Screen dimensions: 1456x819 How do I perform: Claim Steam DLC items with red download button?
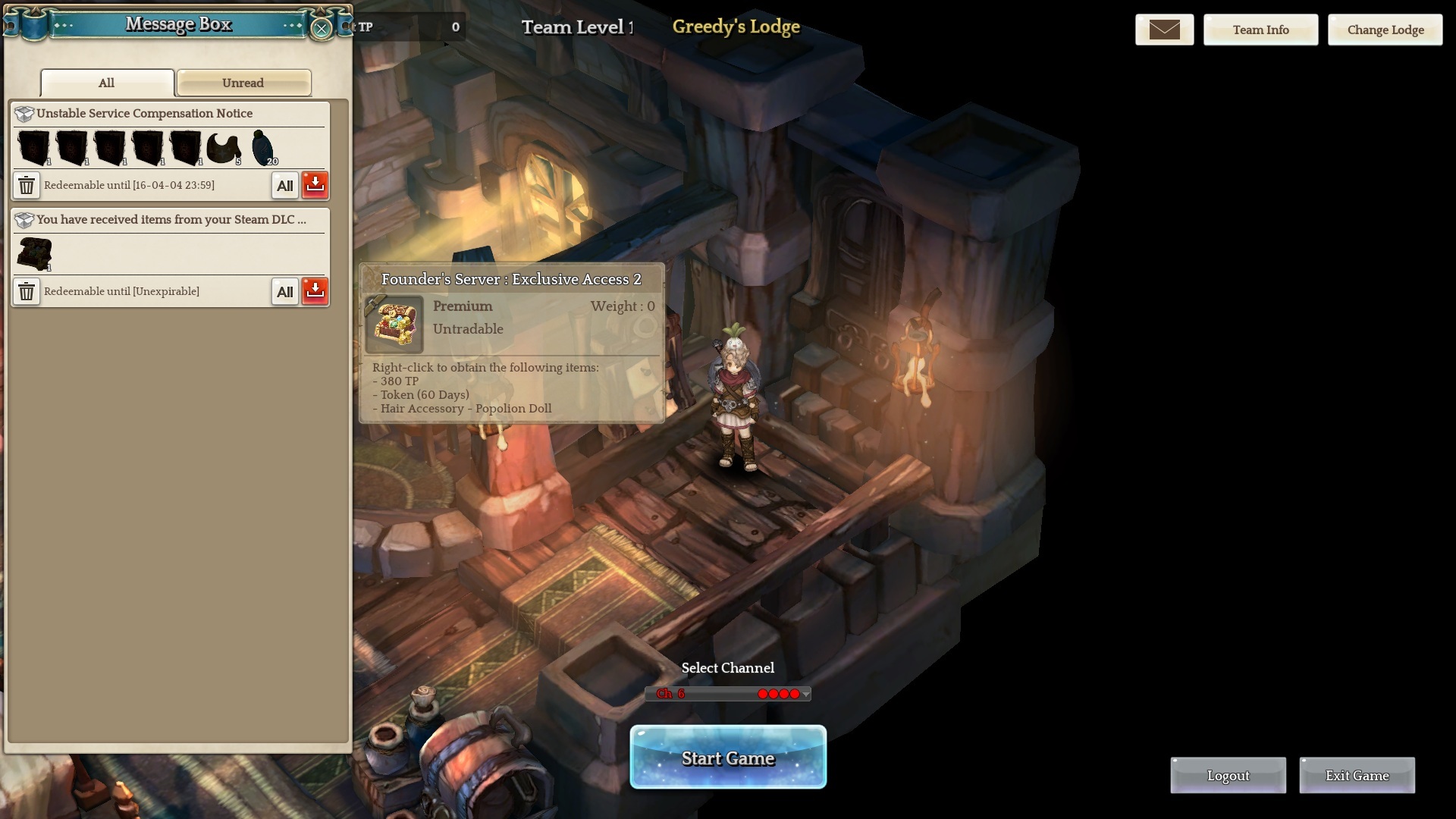click(315, 291)
